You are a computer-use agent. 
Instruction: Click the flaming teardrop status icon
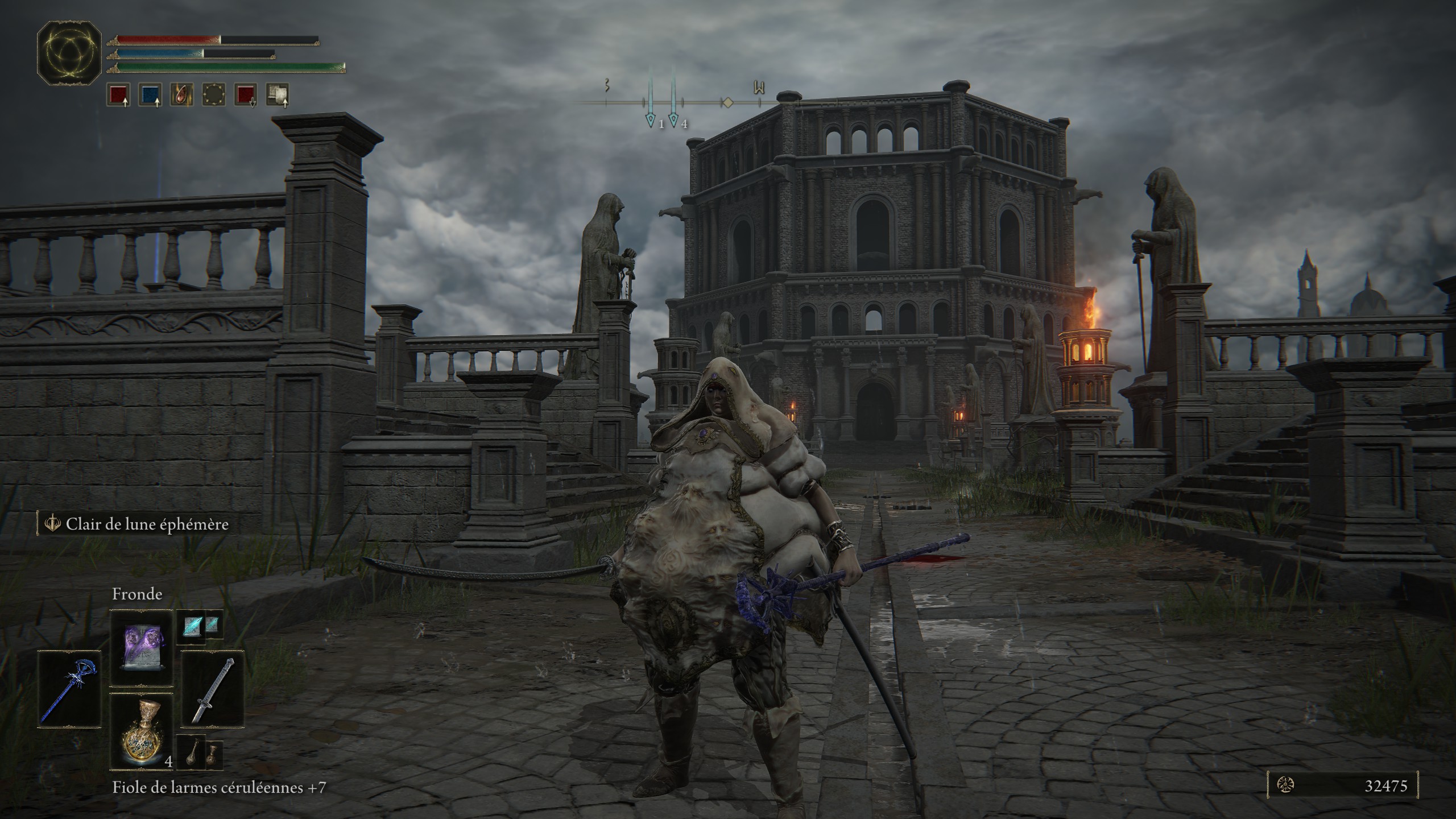181,95
